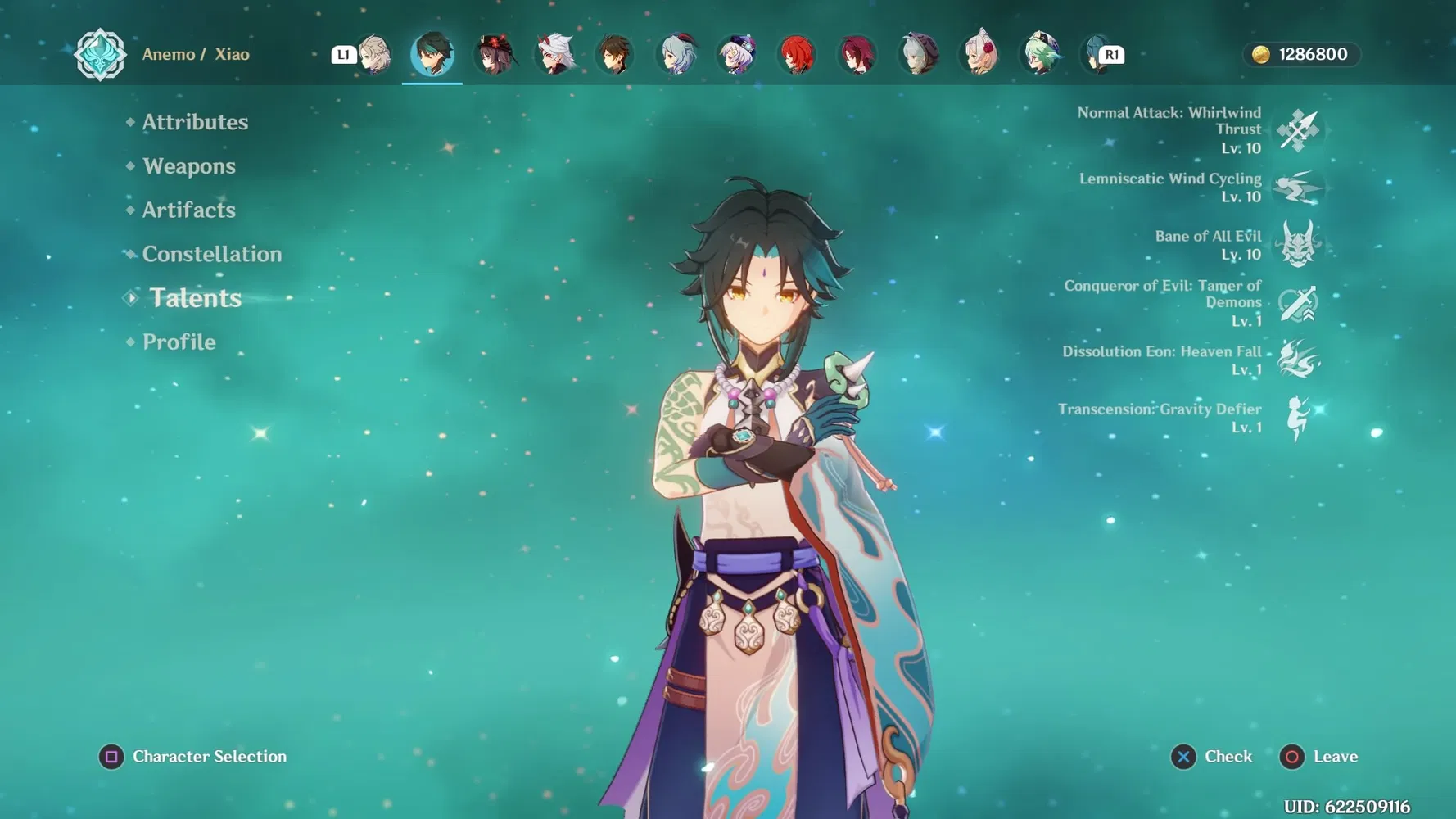Select Noelle's portrait with the red rose
Image resolution: width=1456 pixels, height=819 pixels.
click(x=979, y=55)
